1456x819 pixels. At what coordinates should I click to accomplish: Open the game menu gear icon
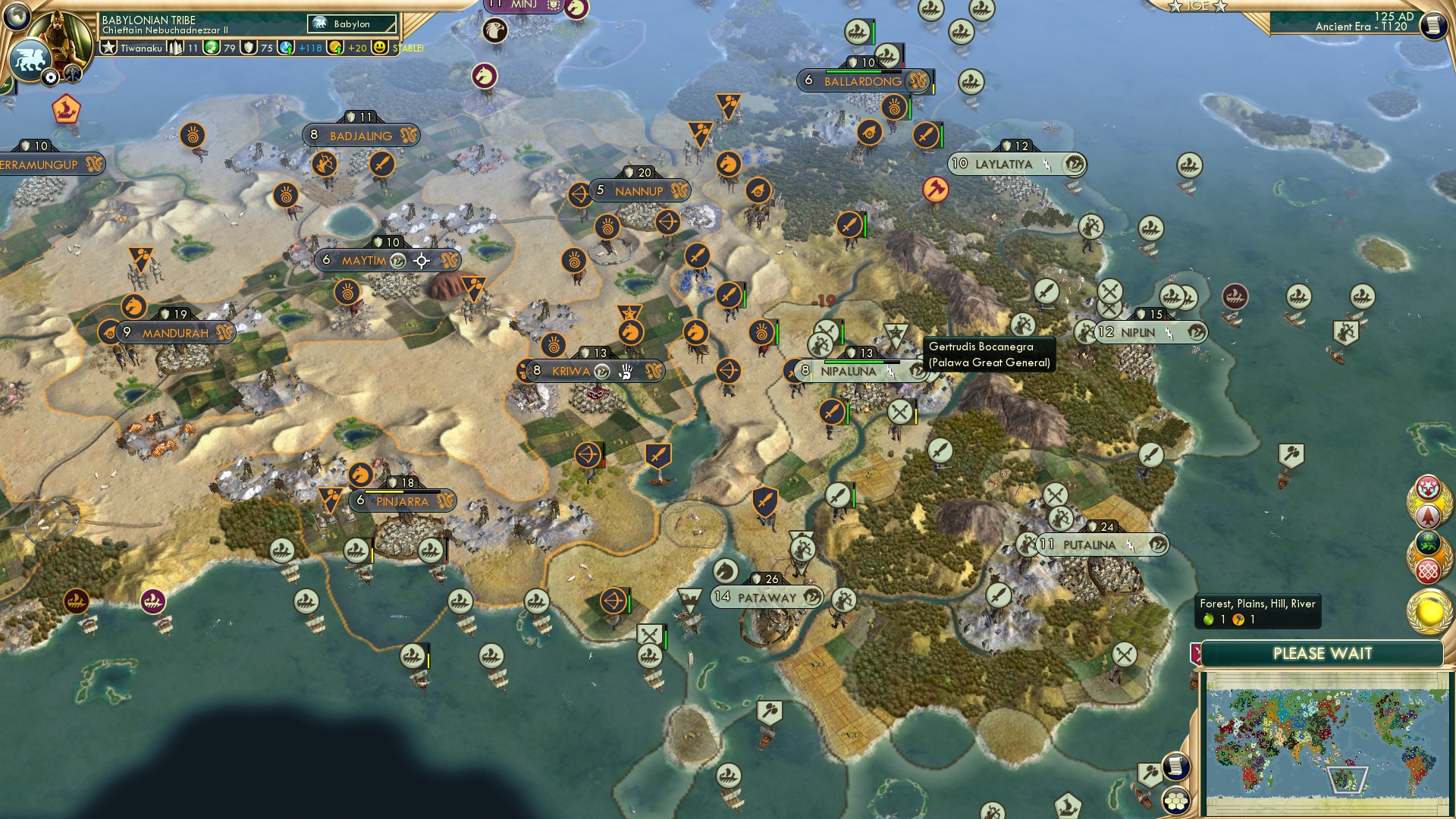51,77
